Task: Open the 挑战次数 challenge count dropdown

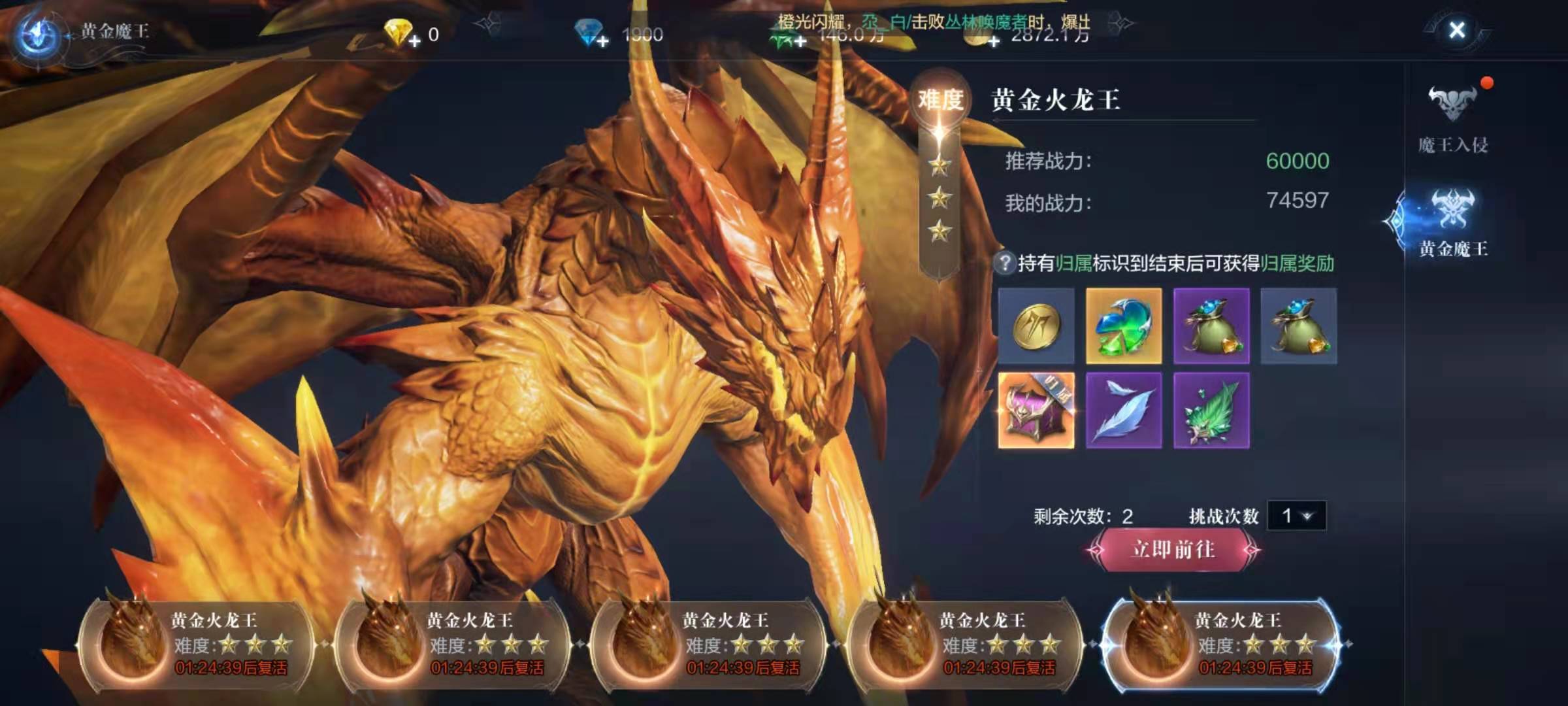Action: click(x=1296, y=516)
